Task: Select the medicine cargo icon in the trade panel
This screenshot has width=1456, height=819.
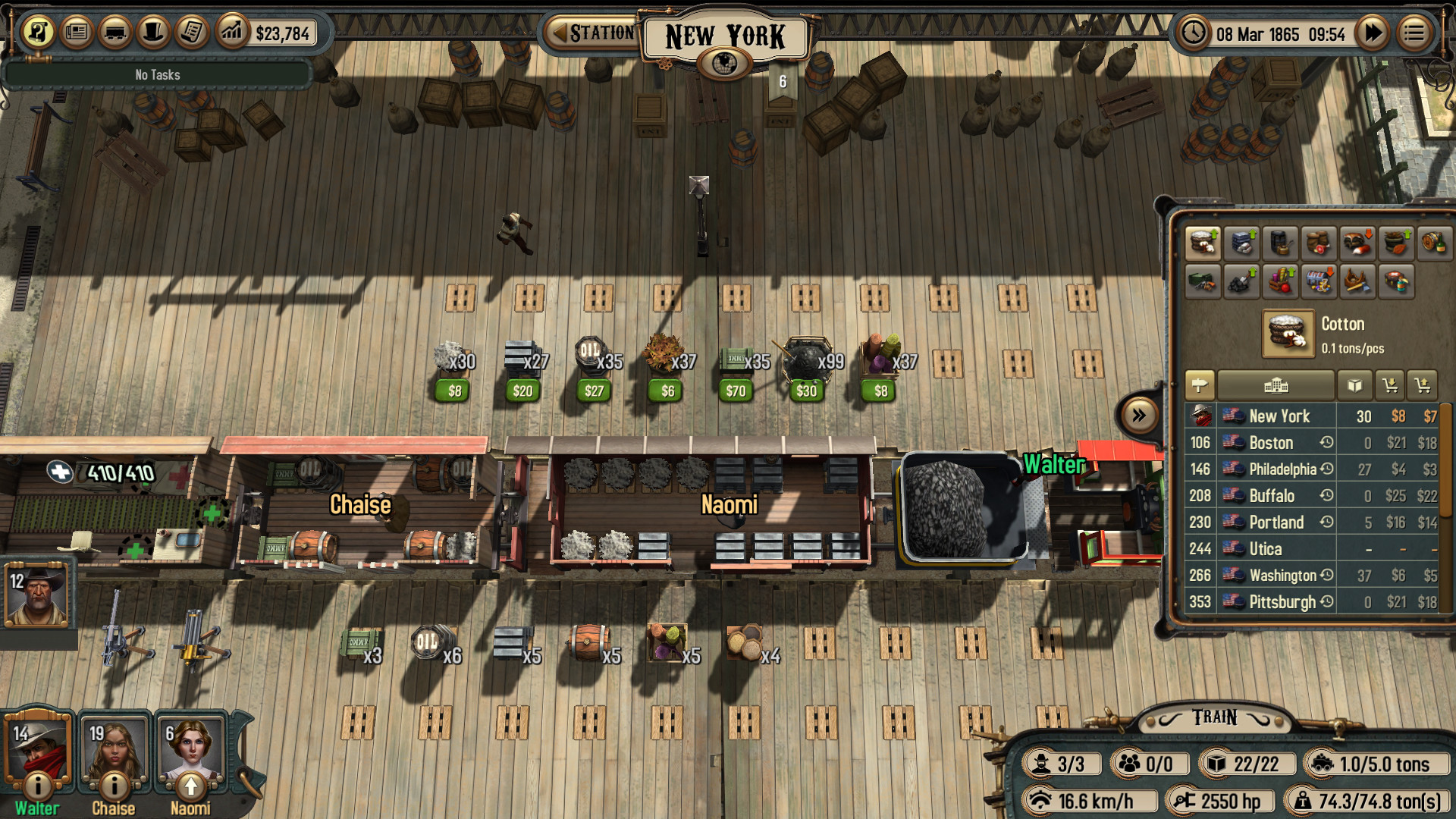Action: (x=1395, y=281)
